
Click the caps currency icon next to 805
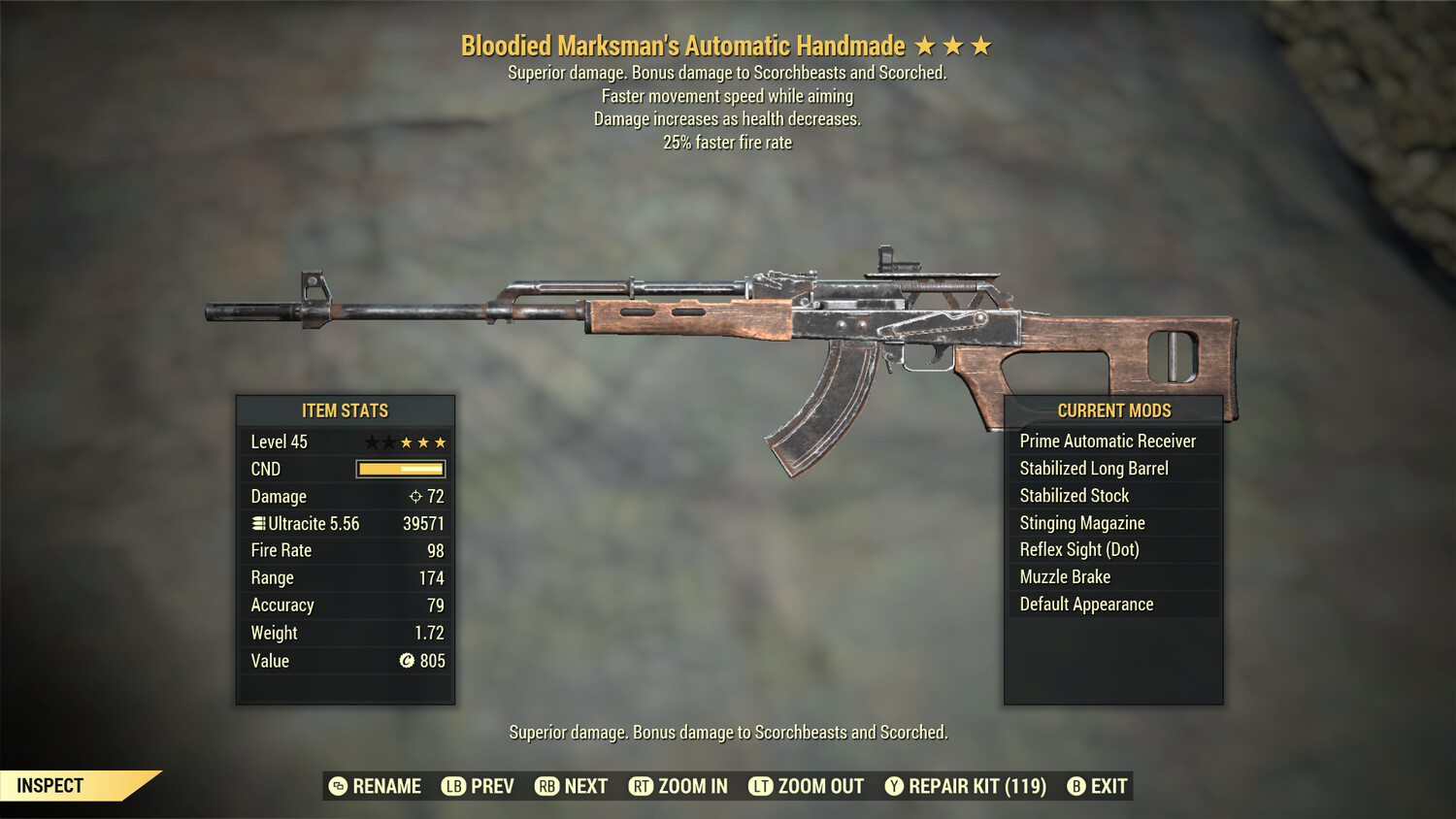coord(408,662)
